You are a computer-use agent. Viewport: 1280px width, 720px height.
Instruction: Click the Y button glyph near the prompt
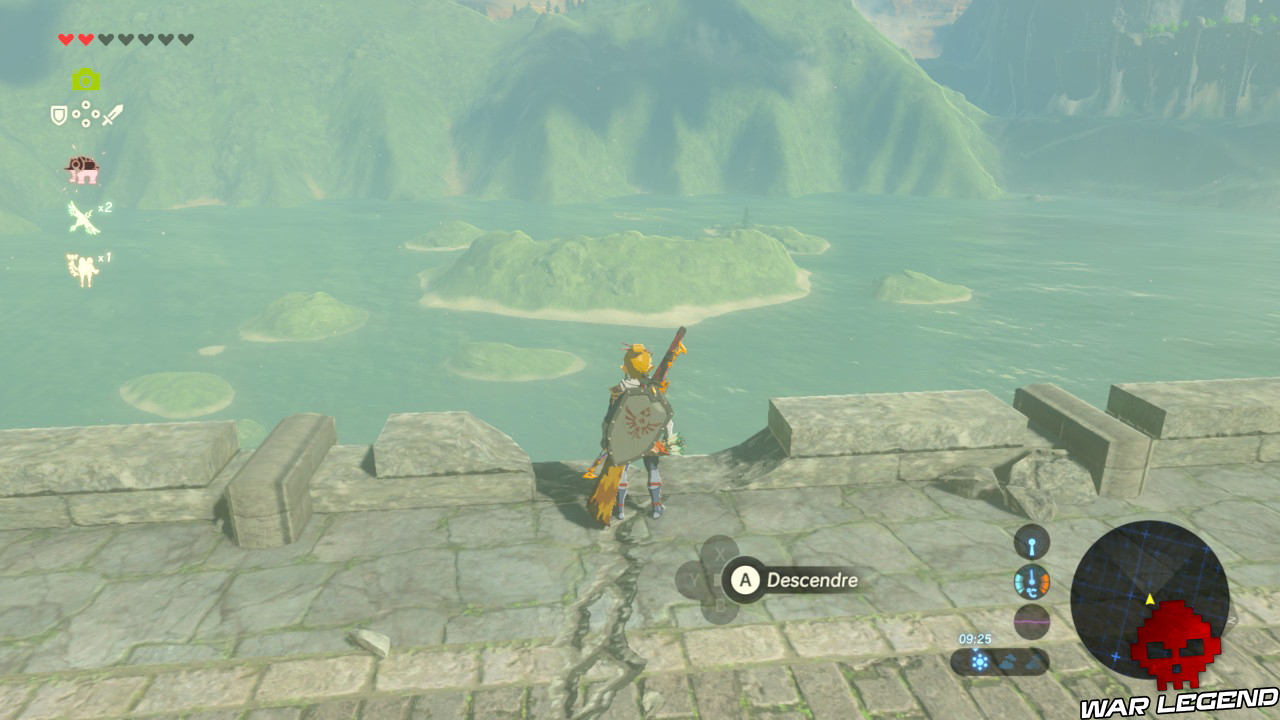point(694,579)
